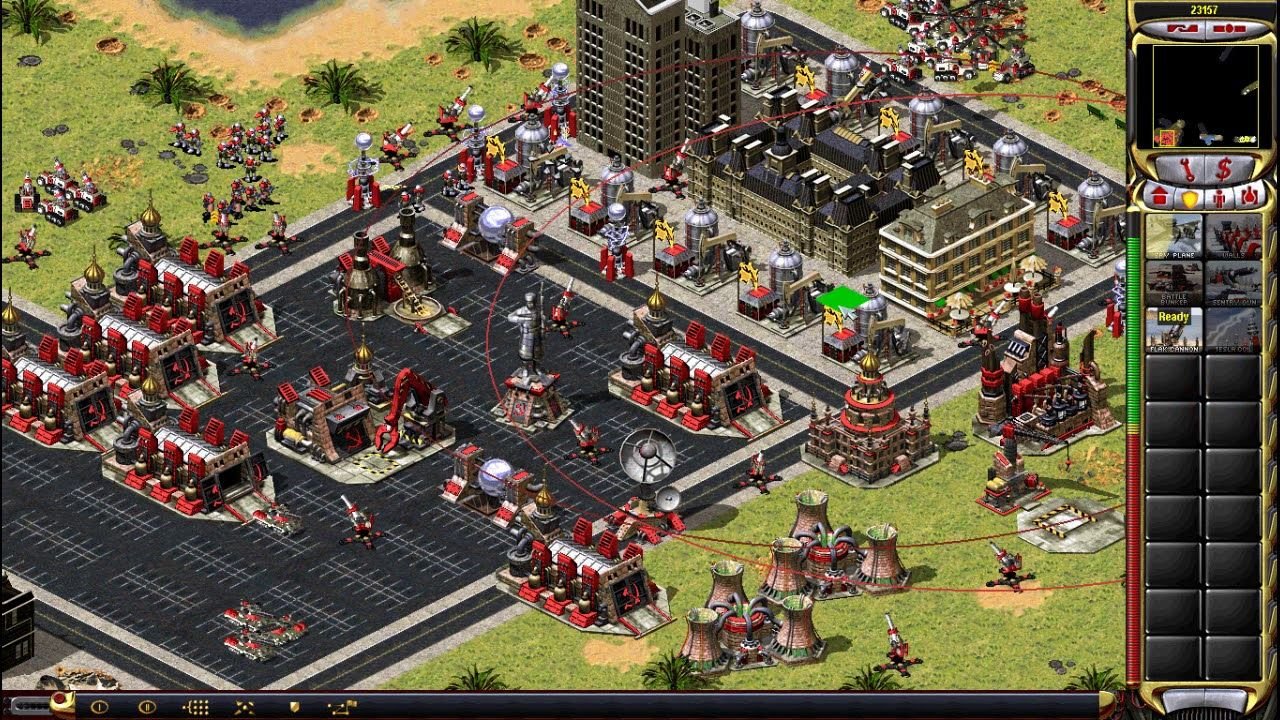Image resolution: width=1280 pixels, height=720 pixels.
Task: Select the dotted formation command icon
Action: click(x=196, y=707)
